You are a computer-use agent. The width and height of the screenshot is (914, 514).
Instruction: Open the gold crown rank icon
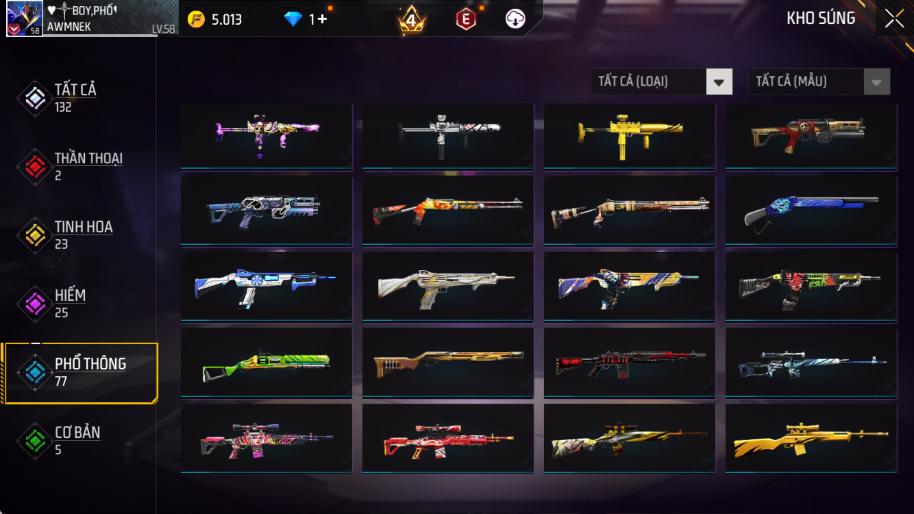point(411,19)
